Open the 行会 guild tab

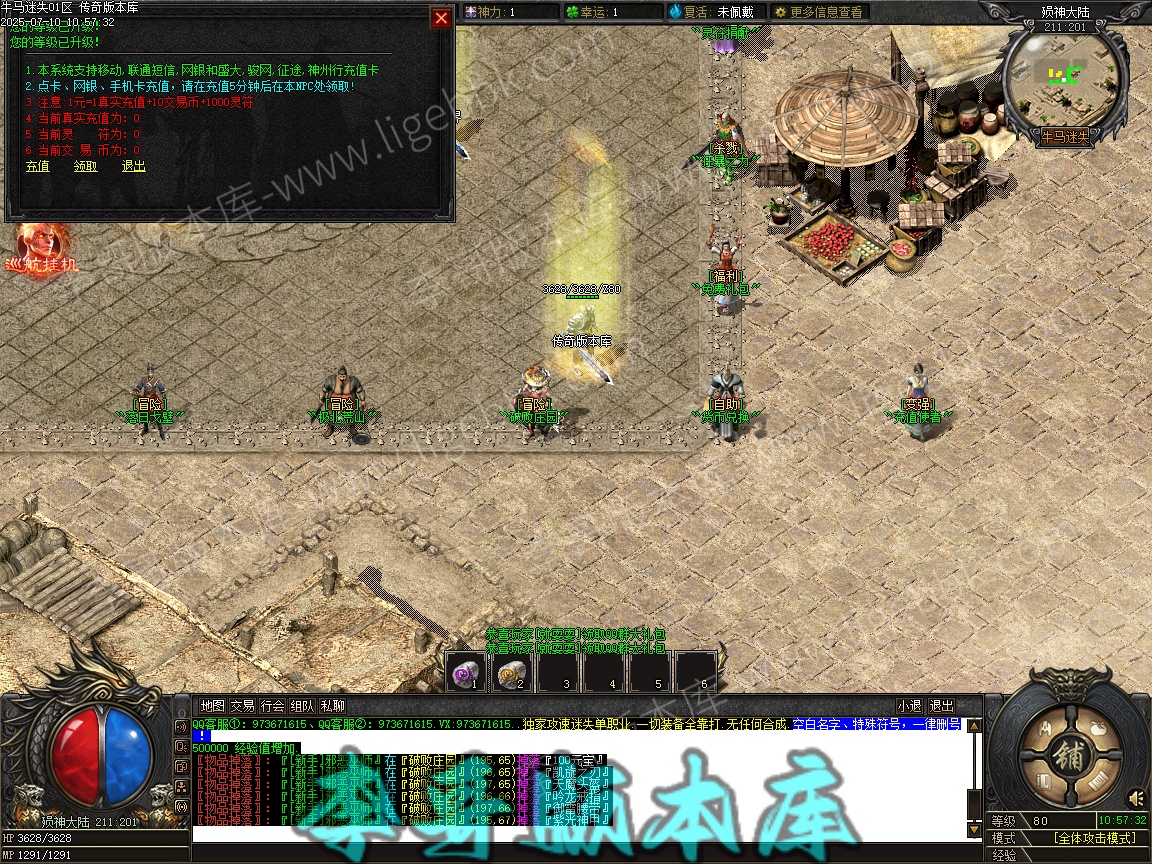coord(272,706)
